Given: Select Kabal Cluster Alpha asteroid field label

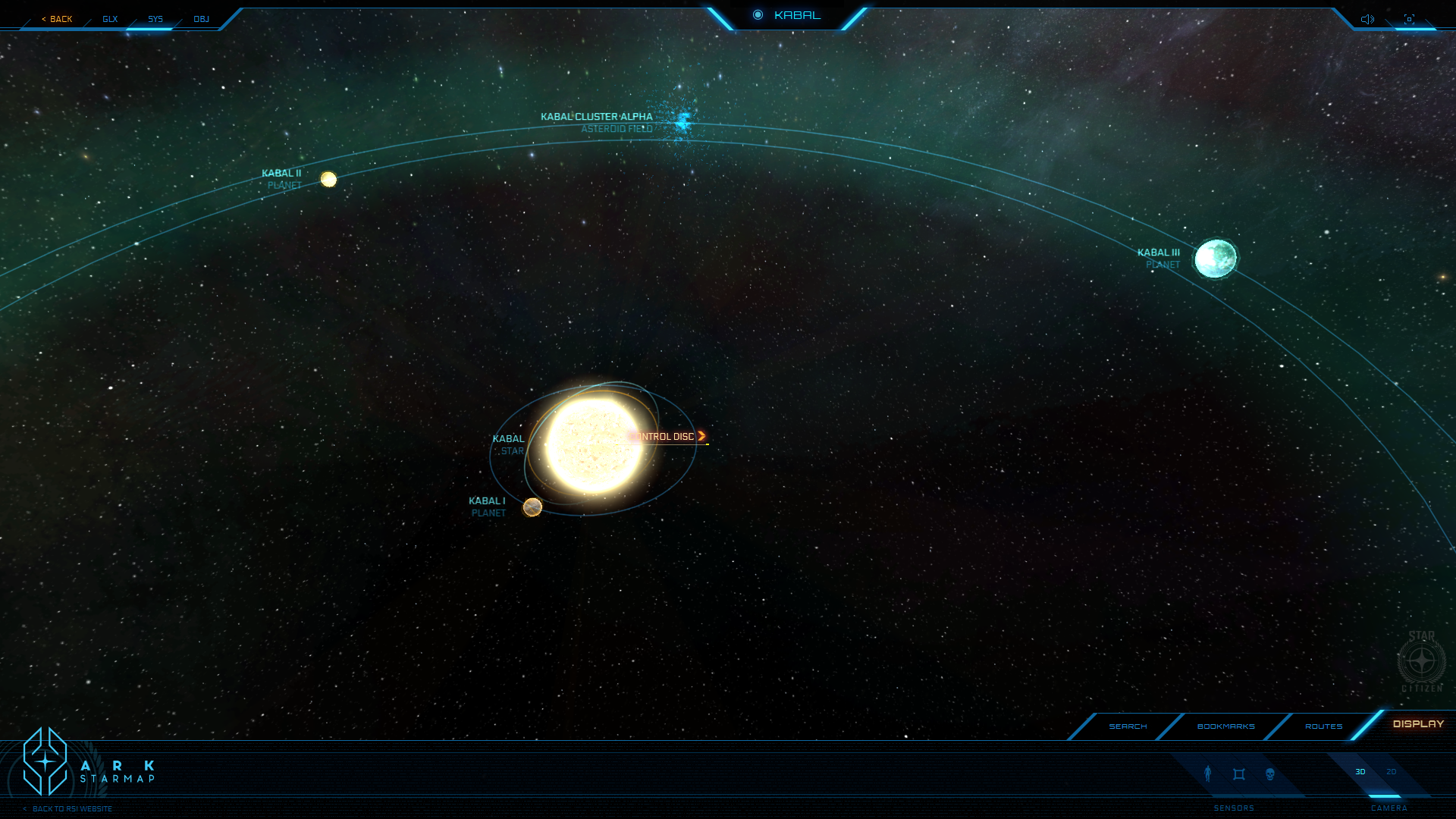Looking at the screenshot, I should [596, 117].
